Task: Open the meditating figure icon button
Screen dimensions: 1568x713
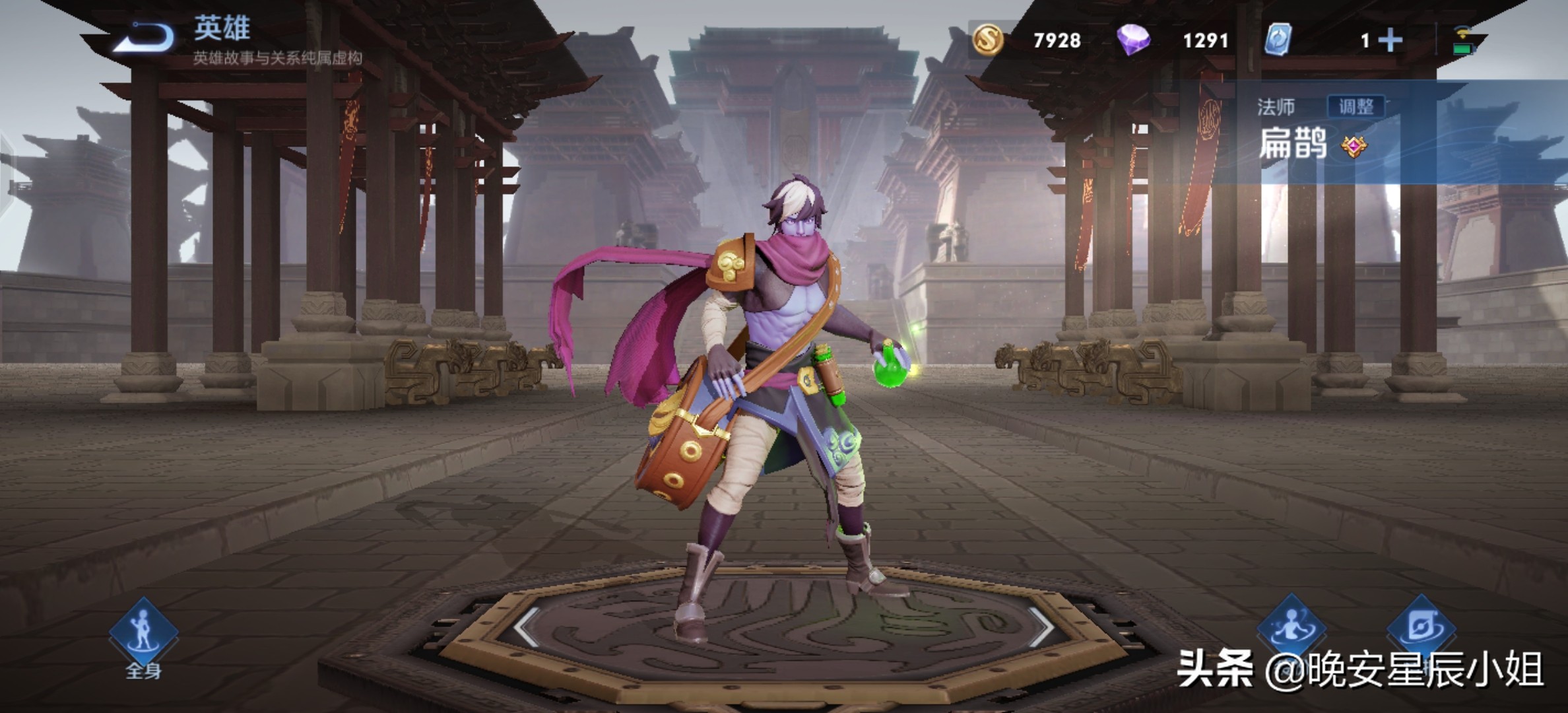Action: [x=1291, y=627]
